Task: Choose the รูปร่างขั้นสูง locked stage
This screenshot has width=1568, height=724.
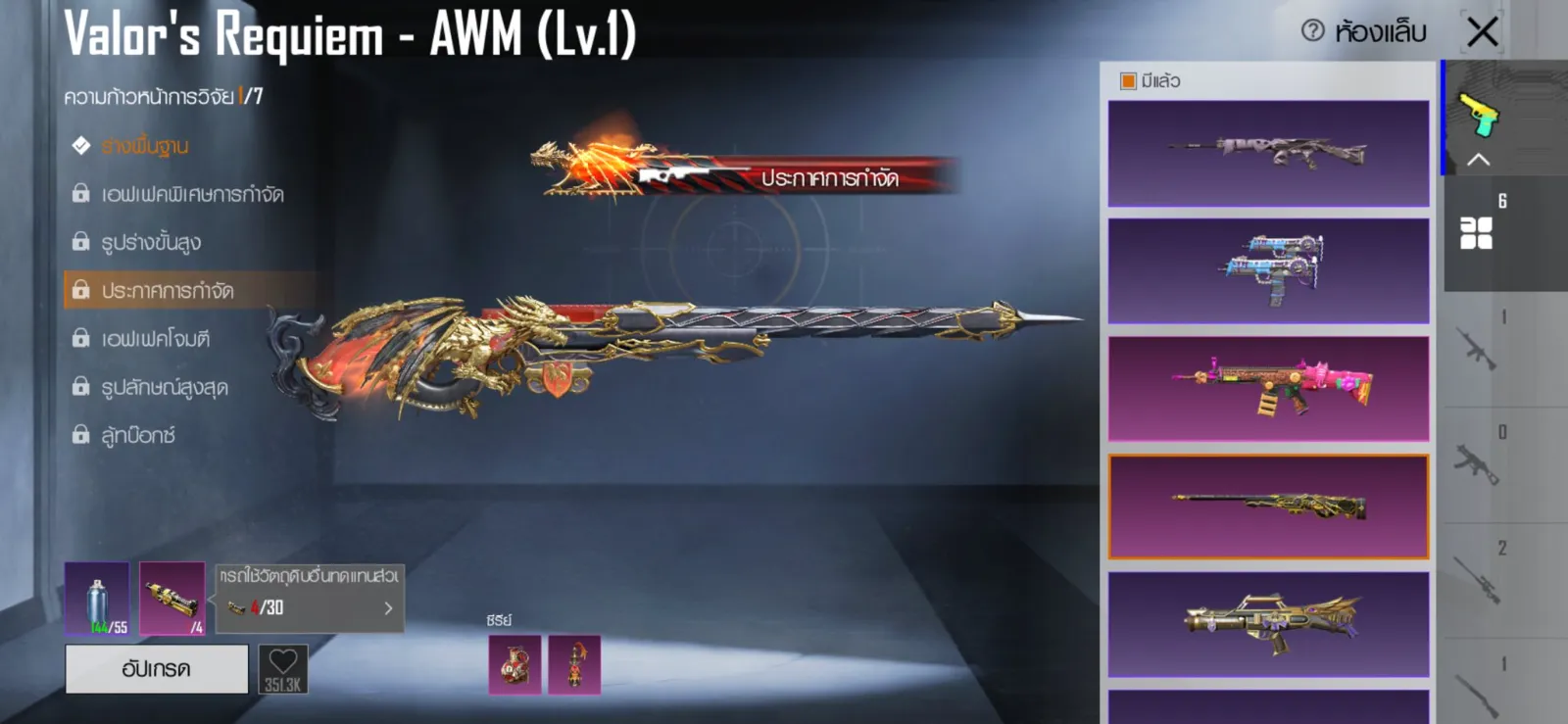Action: coord(151,242)
